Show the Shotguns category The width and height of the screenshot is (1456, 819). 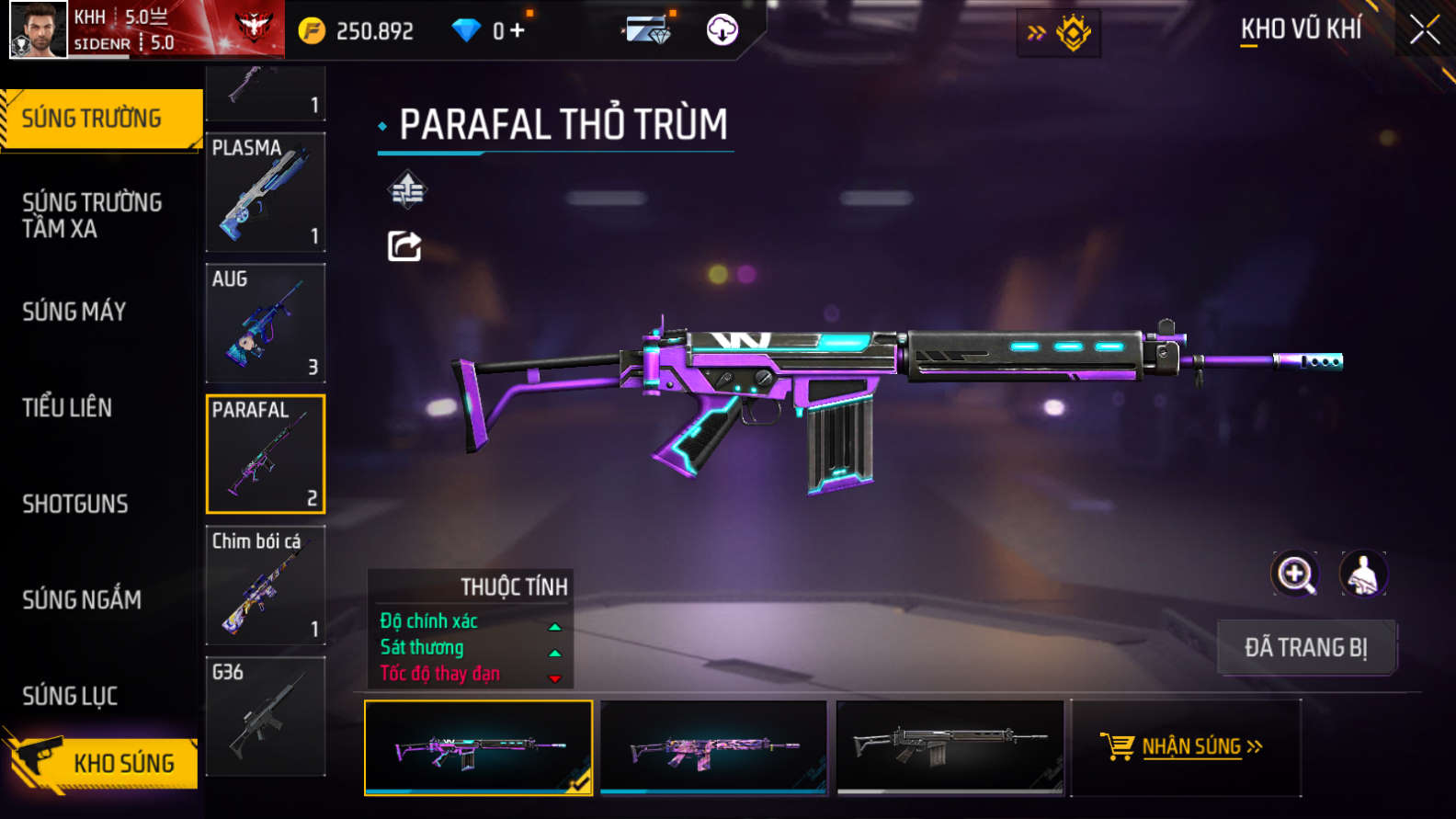tap(75, 504)
